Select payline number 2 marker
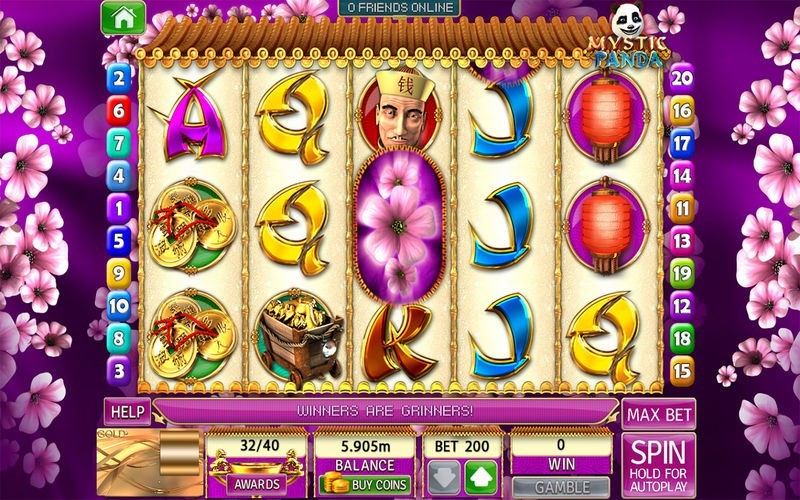Viewport: 800px width, 500px height. coord(120,78)
